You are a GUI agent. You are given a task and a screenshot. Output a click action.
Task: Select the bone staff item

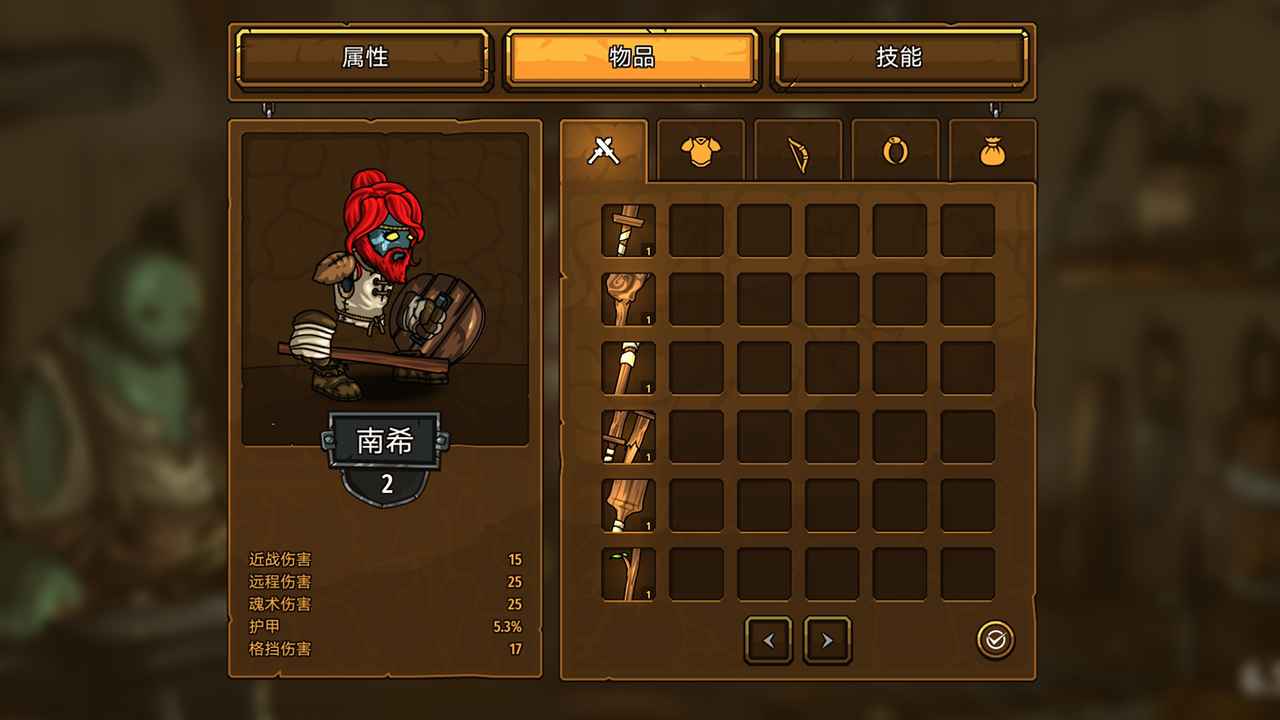[x=628, y=298]
